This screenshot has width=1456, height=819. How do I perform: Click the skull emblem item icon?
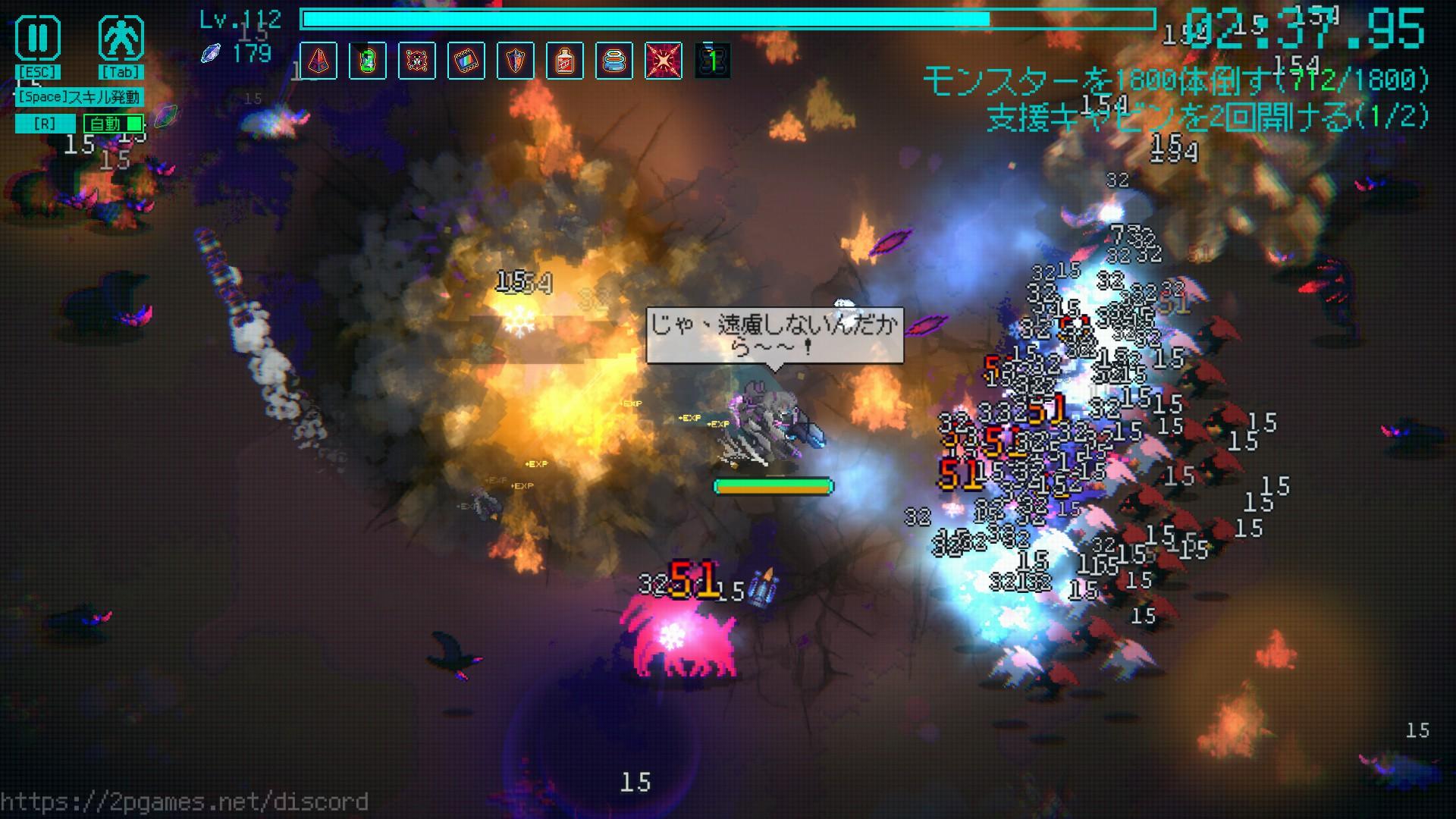(417, 61)
